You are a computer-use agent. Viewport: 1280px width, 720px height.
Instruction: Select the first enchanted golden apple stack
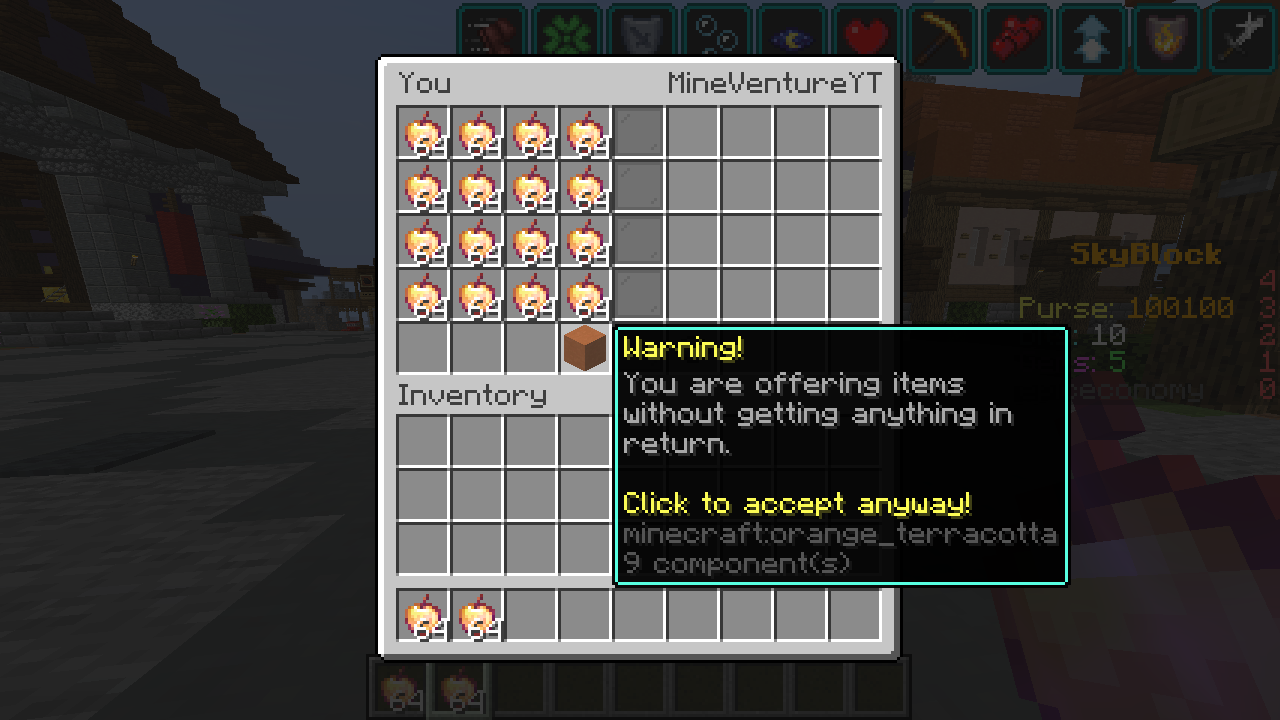421,131
